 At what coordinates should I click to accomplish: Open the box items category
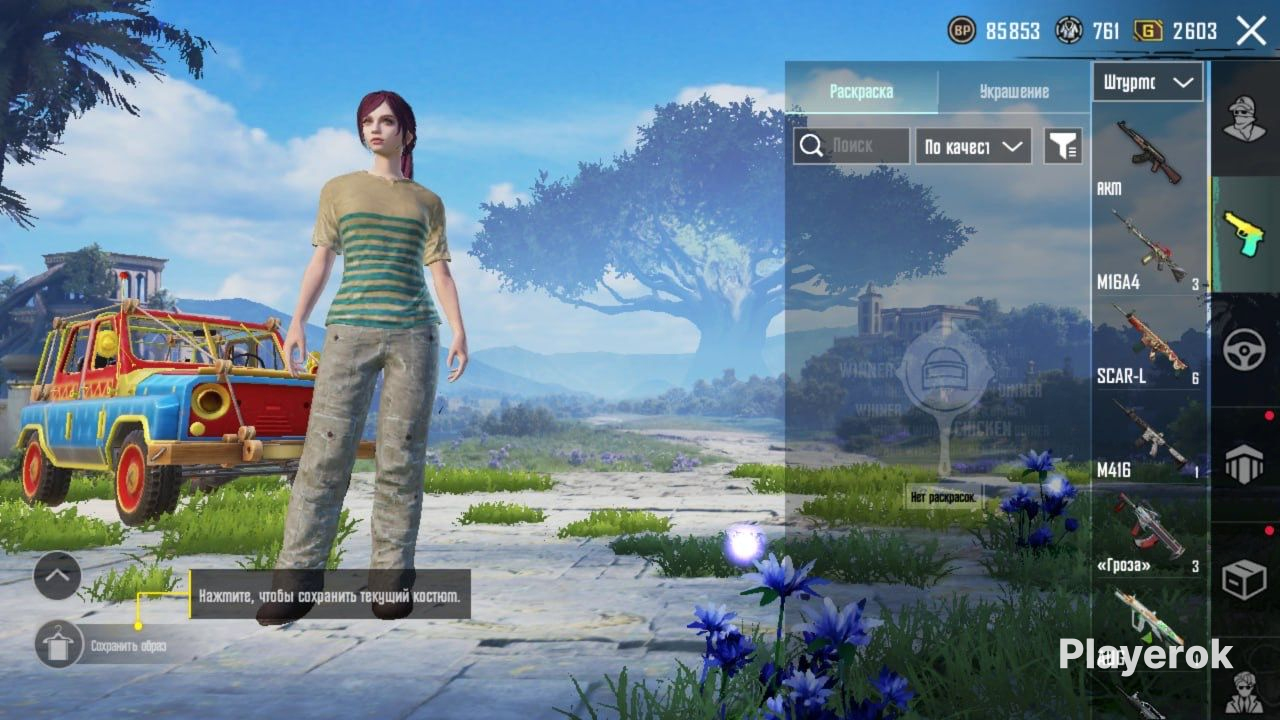pyautogui.click(x=1244, y=579)
